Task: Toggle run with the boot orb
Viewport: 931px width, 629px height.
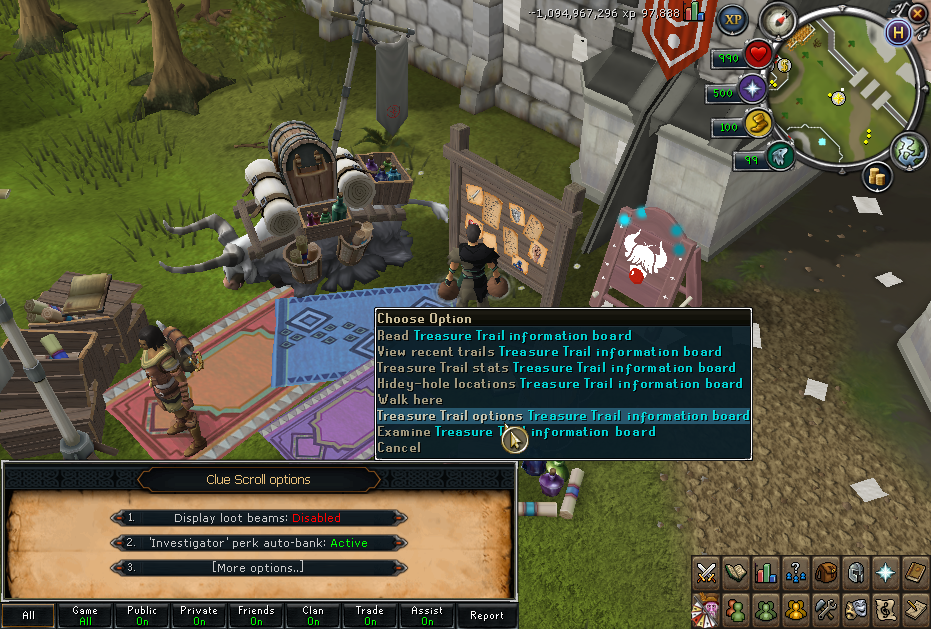Action: coord(759,124)
